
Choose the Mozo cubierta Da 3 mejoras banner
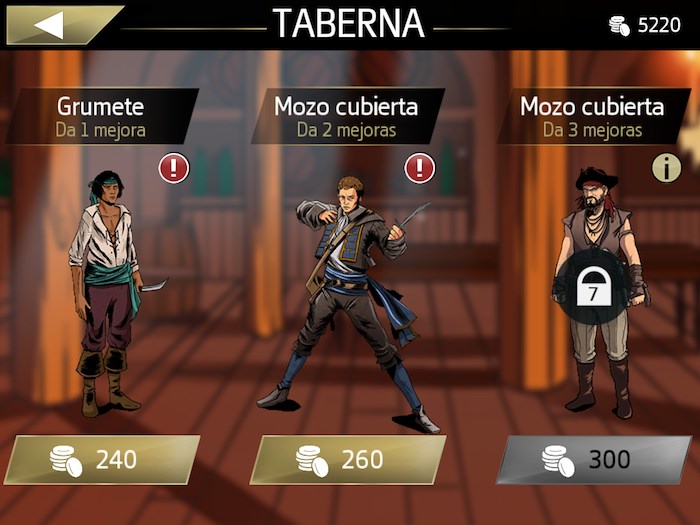[592, 116]
